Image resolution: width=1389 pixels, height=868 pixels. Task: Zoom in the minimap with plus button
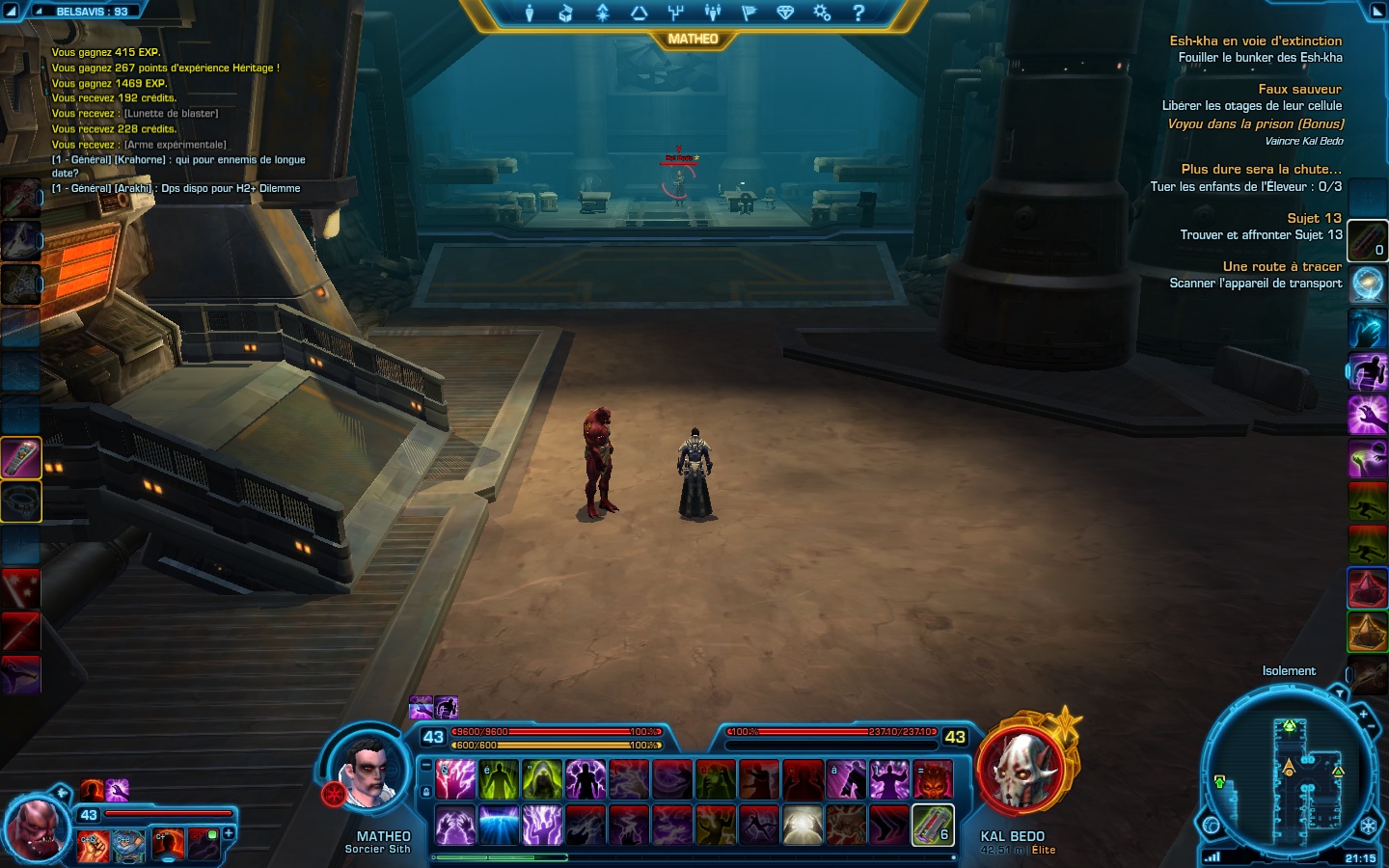coord(1363,715)
